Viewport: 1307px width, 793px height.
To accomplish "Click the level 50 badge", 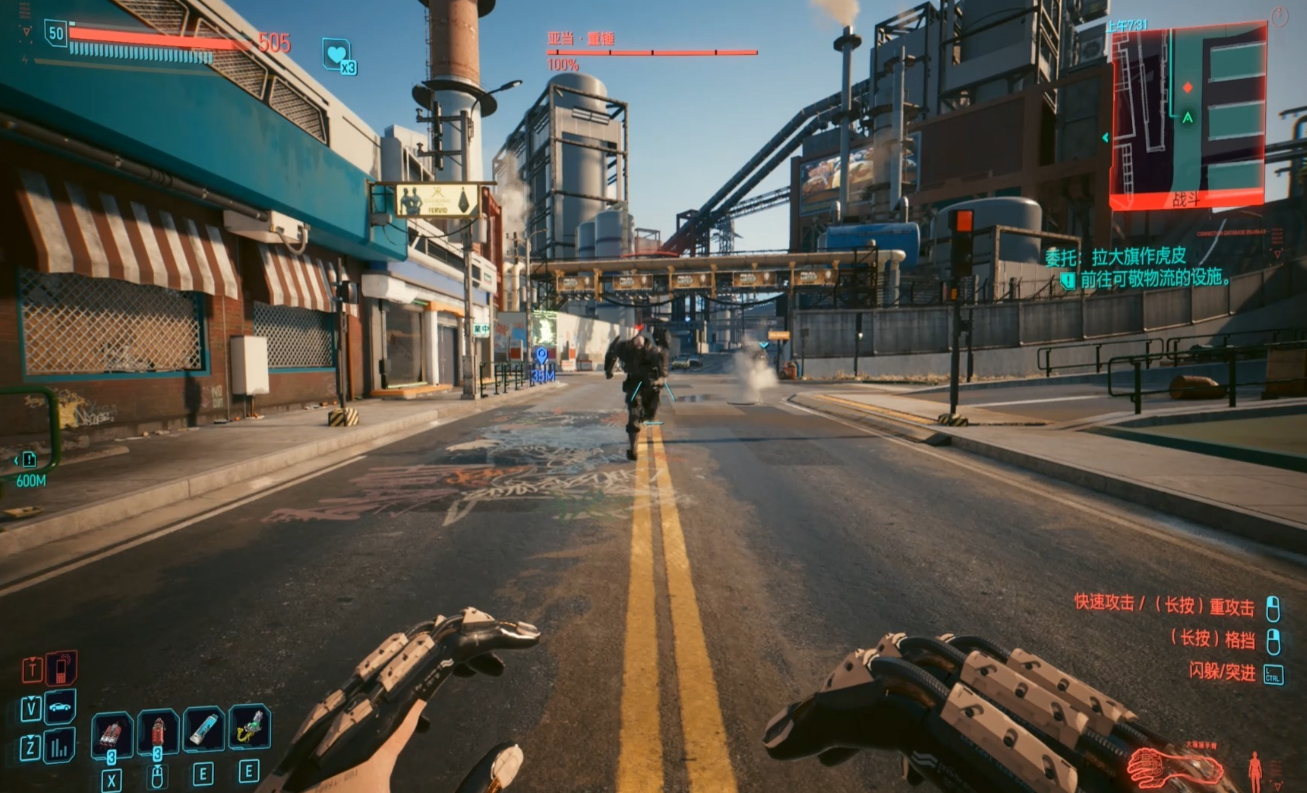I will (x=56, y=33).
